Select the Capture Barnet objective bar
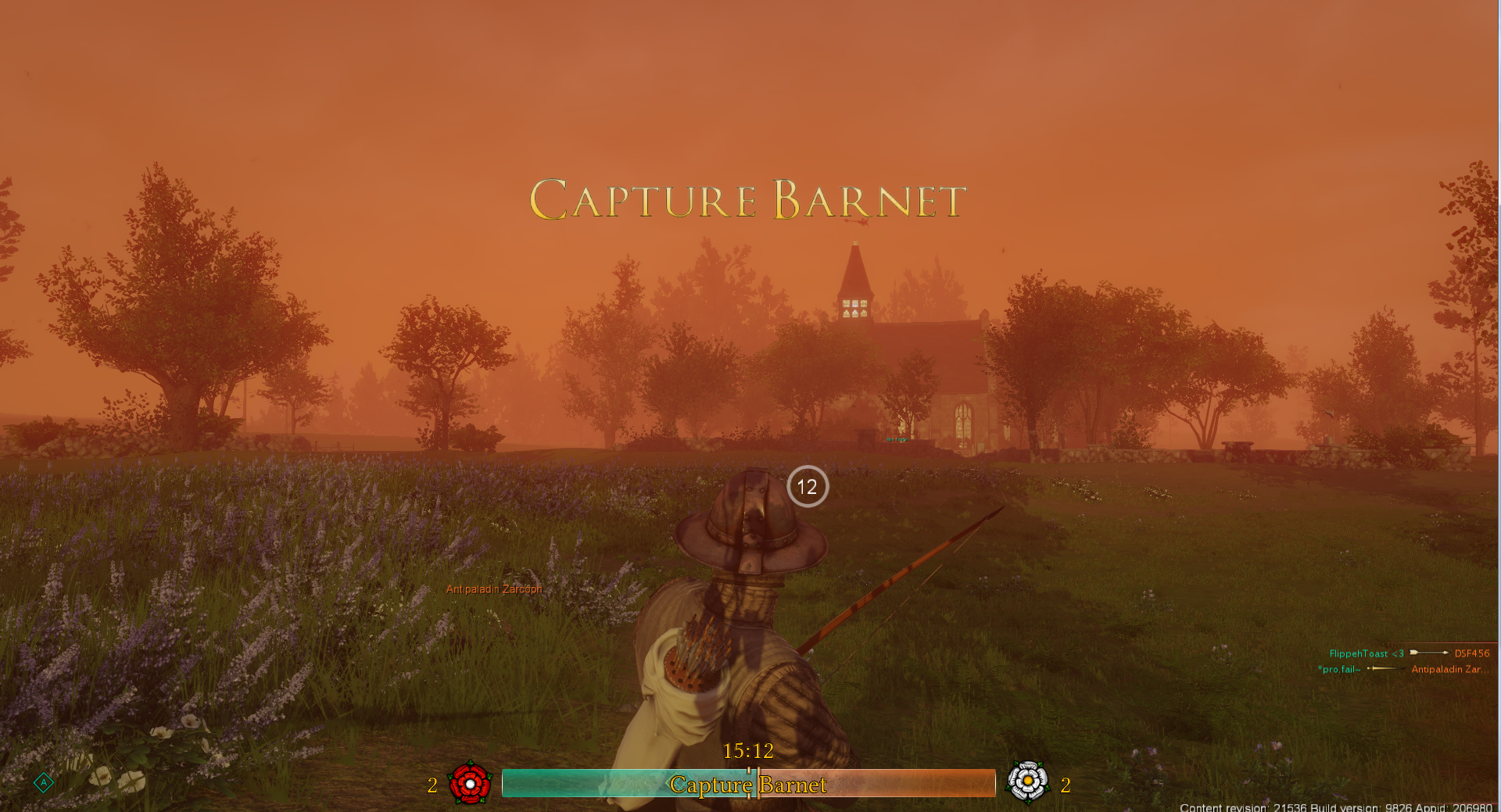1501x812 pixels. coord(748,784)
